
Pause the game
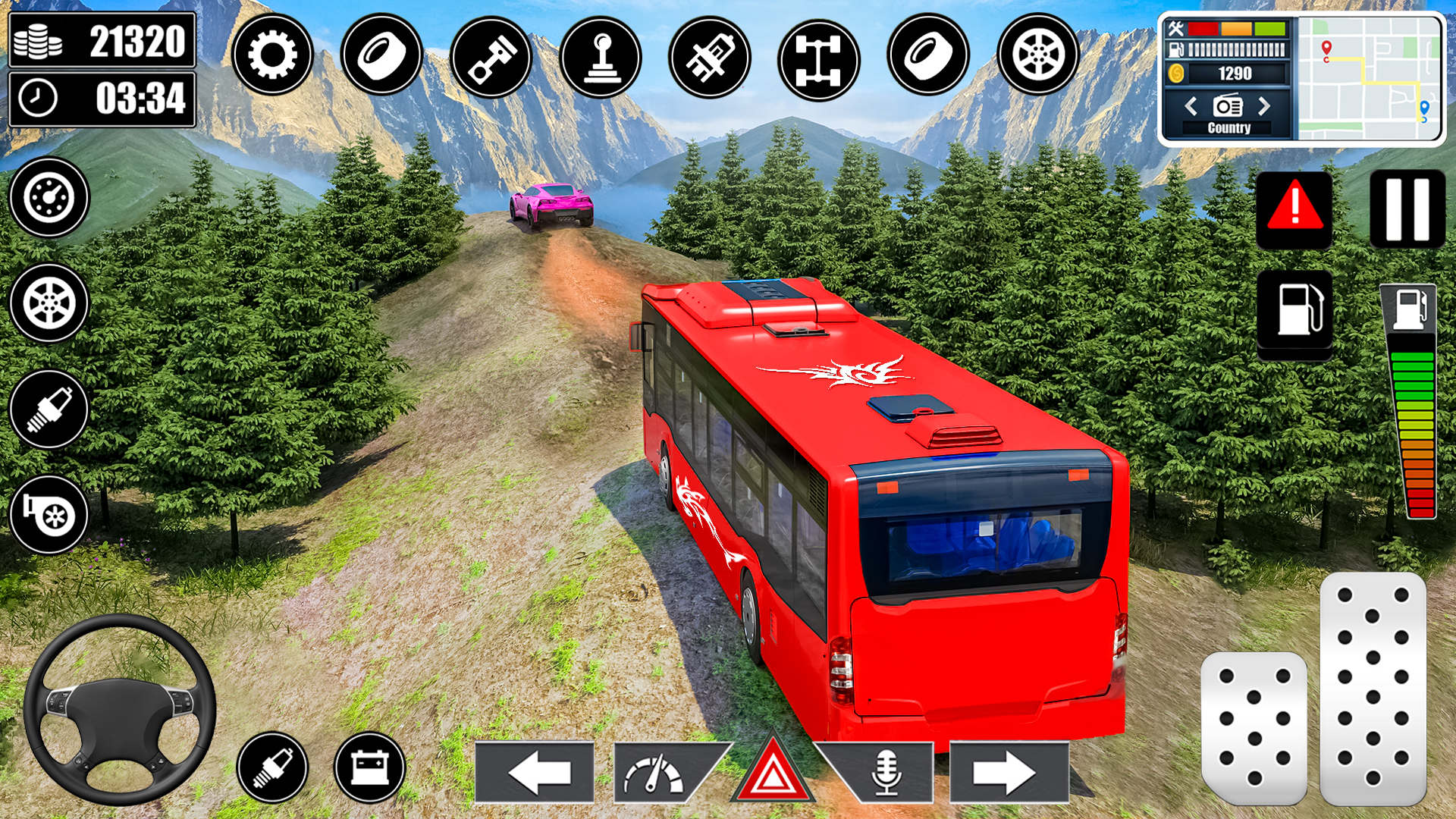1407,210
